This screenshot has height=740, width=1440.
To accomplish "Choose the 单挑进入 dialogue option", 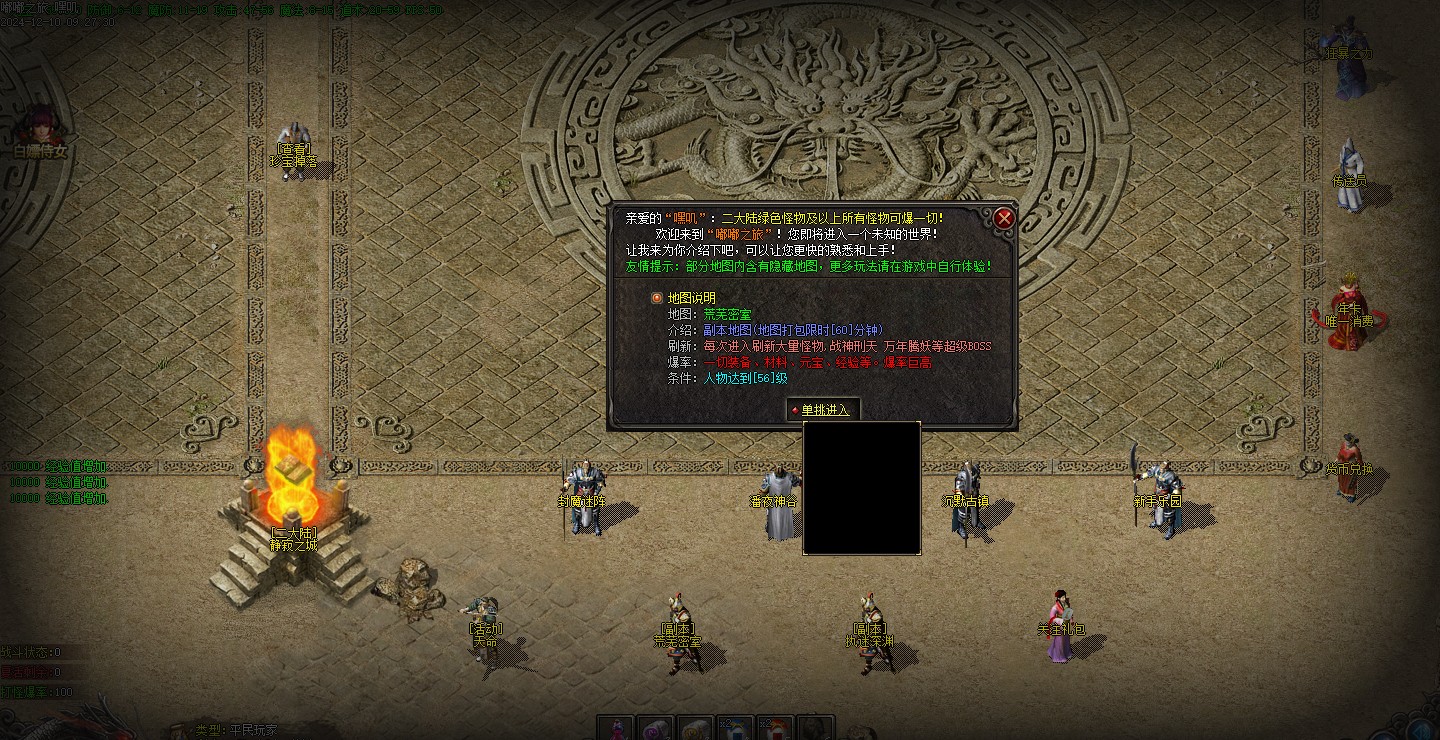I will [x=824, y=410].
